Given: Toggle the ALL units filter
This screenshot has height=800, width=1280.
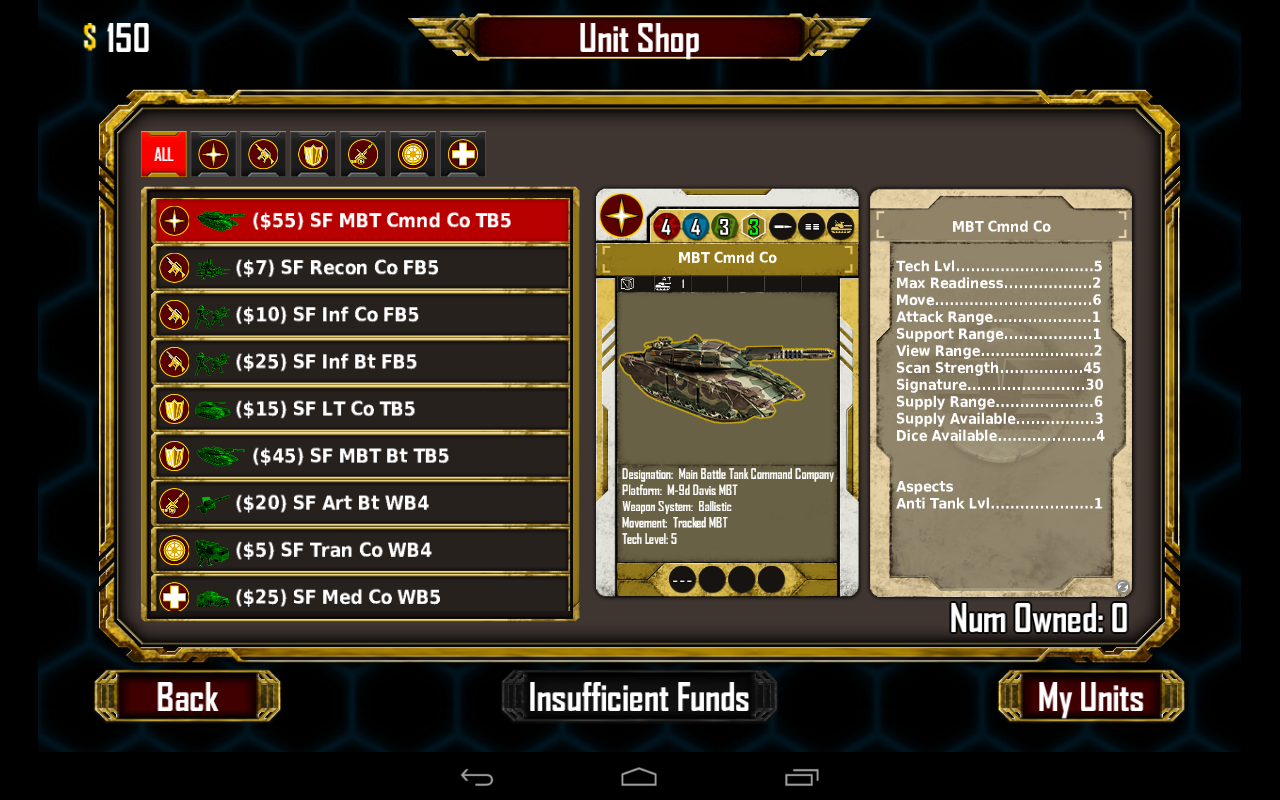Looking at the screenshot, I should pos(163,153).
